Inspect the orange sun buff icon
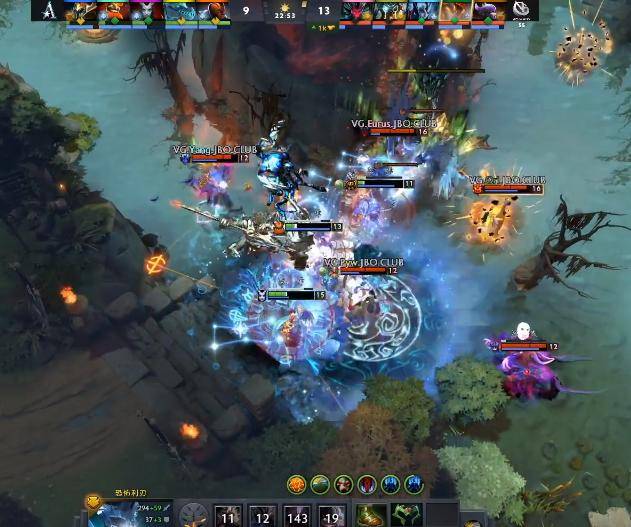The image size is (631, 527). click(297, 485)
